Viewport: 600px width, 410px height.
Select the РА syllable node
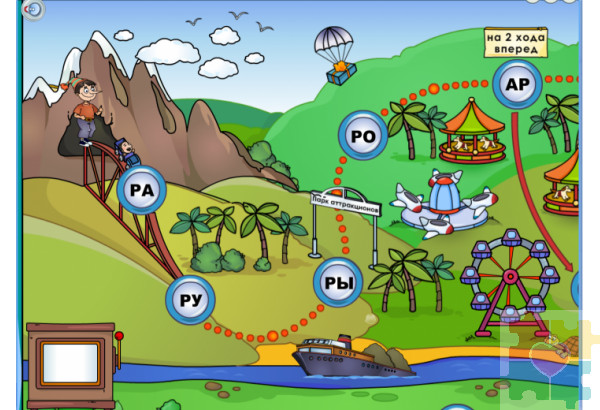click(141, 190)
